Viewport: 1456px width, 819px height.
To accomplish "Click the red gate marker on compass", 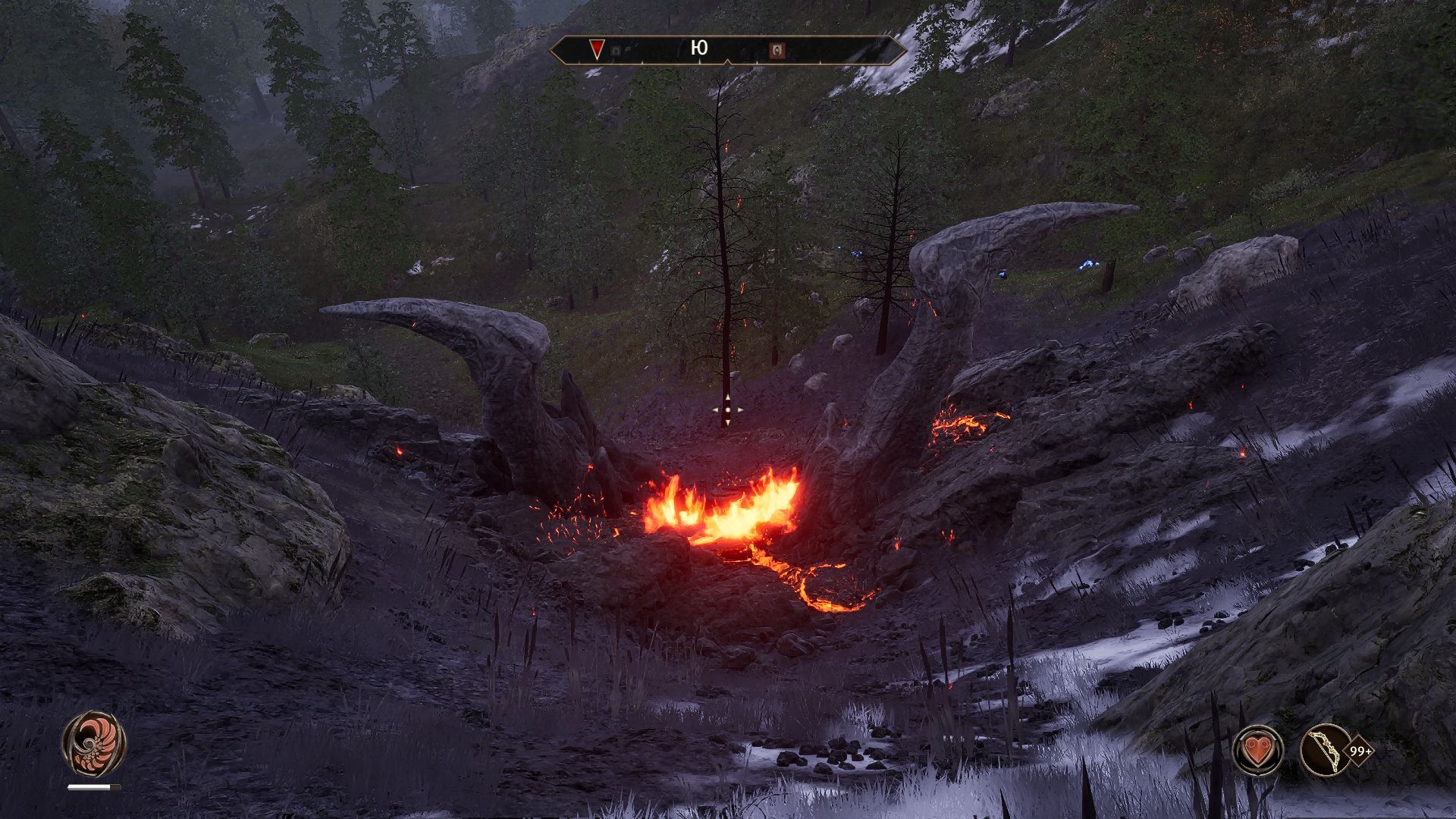I will (x=777, y=51).
